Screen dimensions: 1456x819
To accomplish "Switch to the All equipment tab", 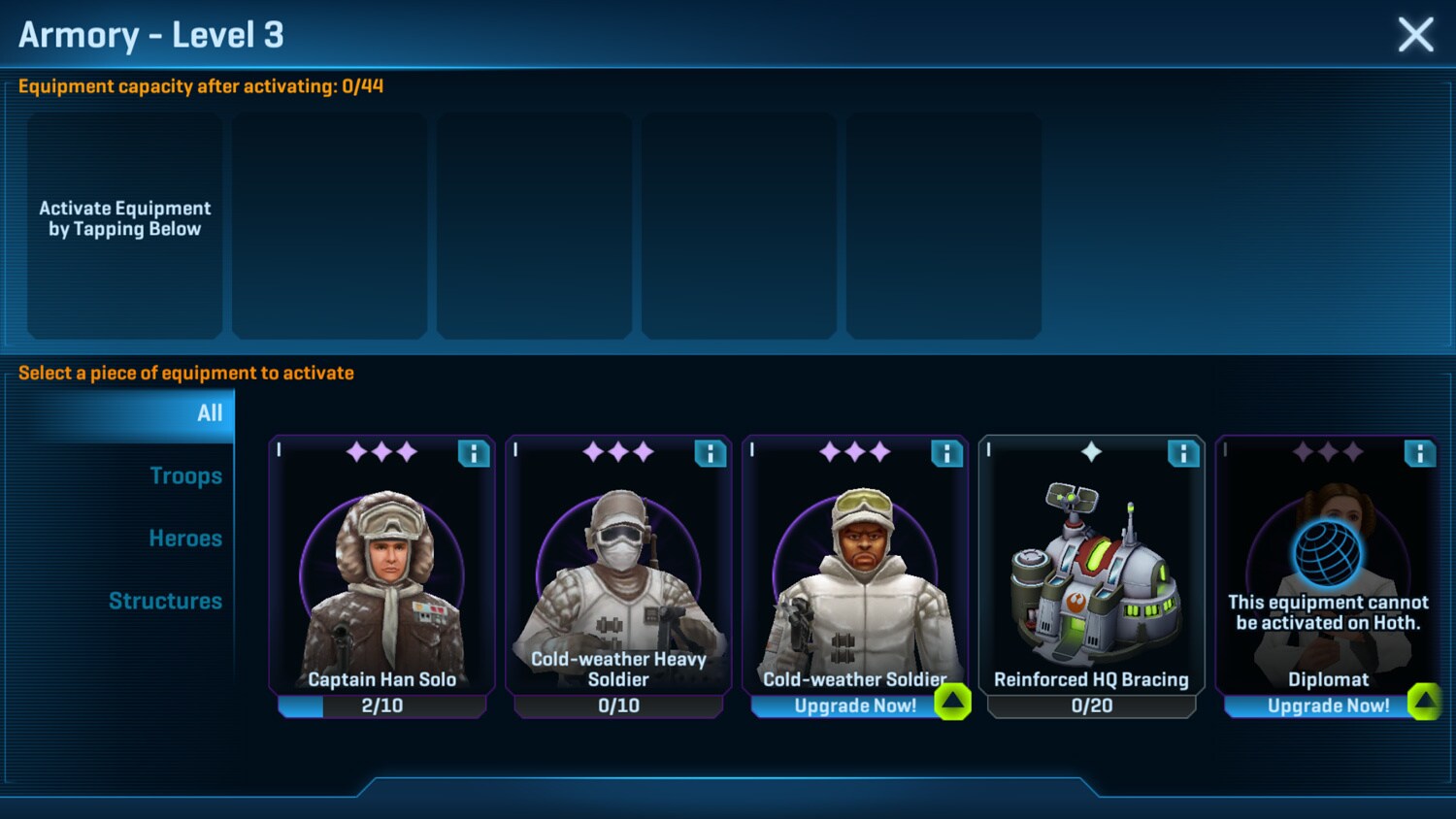I will [x=210, y=413].
